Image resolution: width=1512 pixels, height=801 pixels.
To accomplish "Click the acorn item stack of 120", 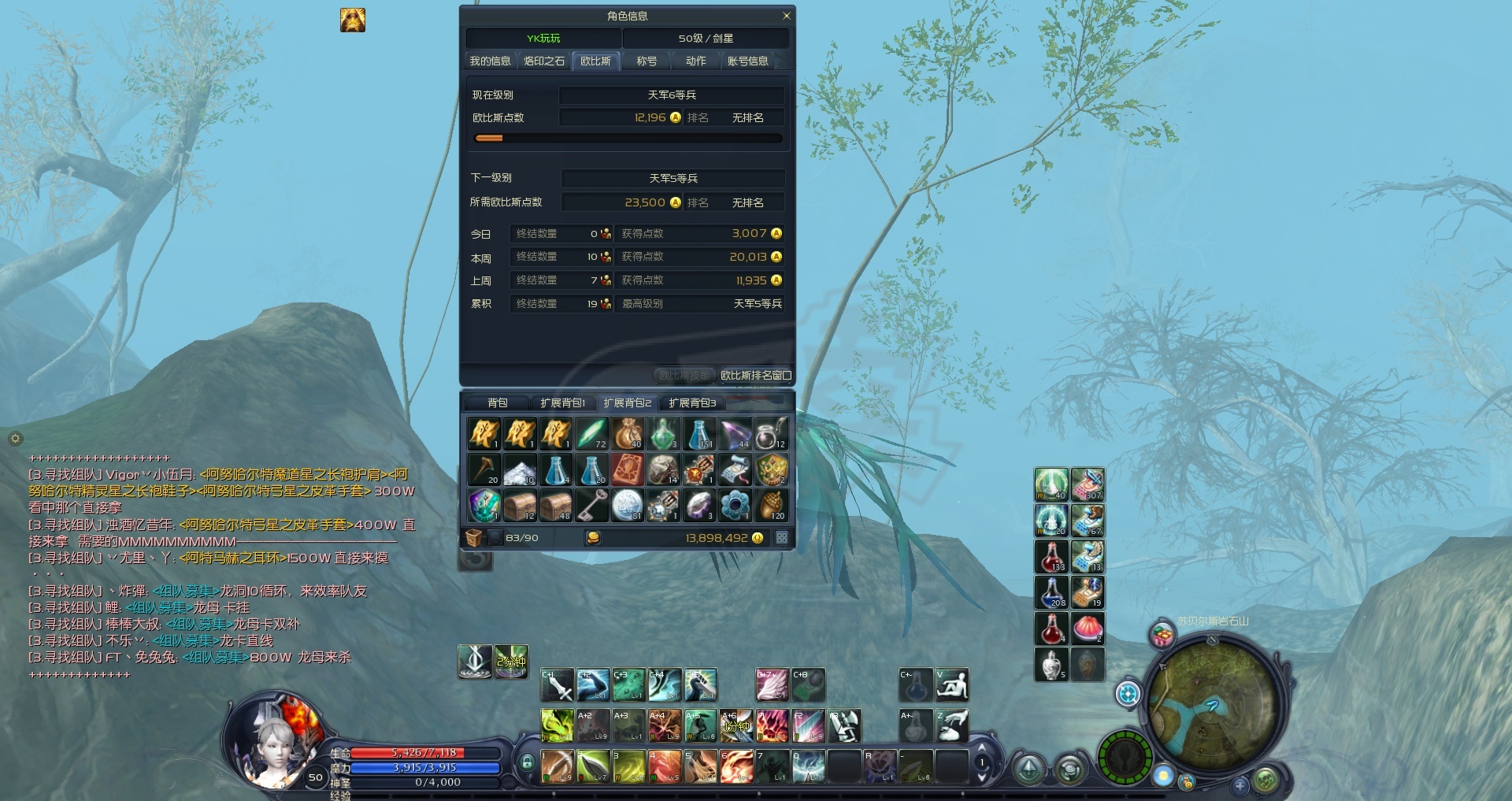I will pyautogui.click(x=771, y=506).
